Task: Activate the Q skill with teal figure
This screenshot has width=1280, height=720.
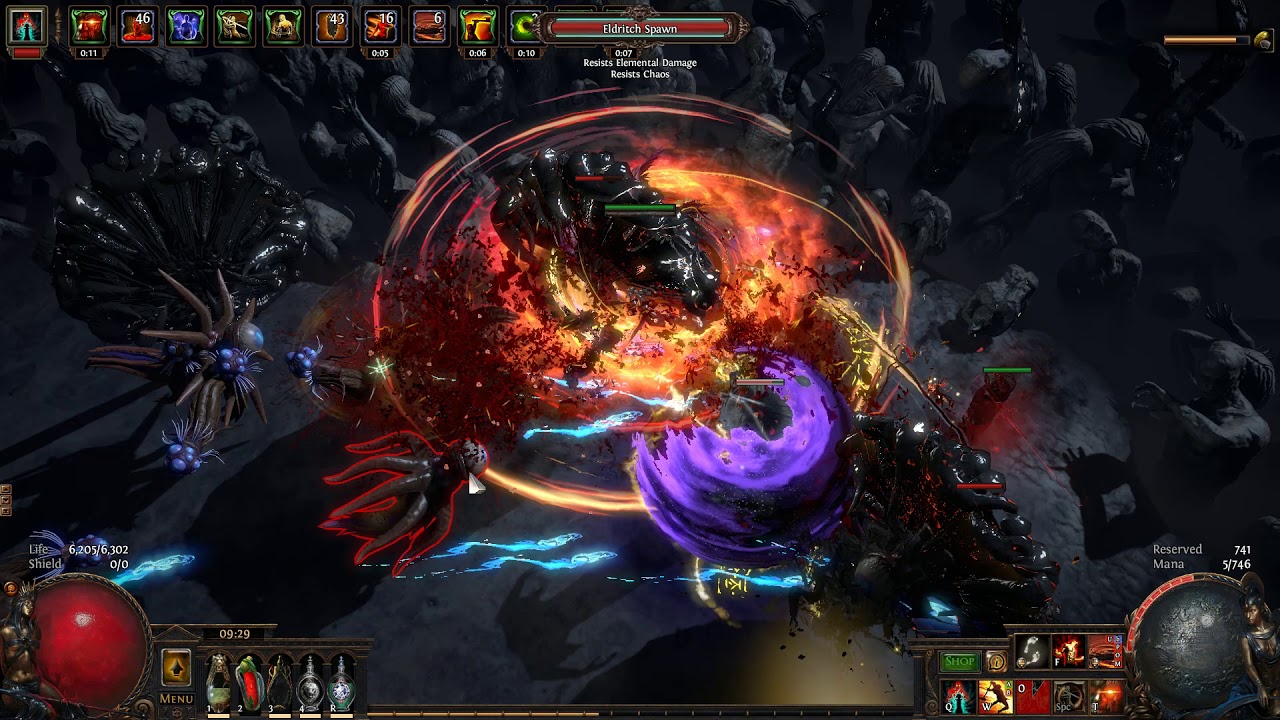Action: (959, 696)
